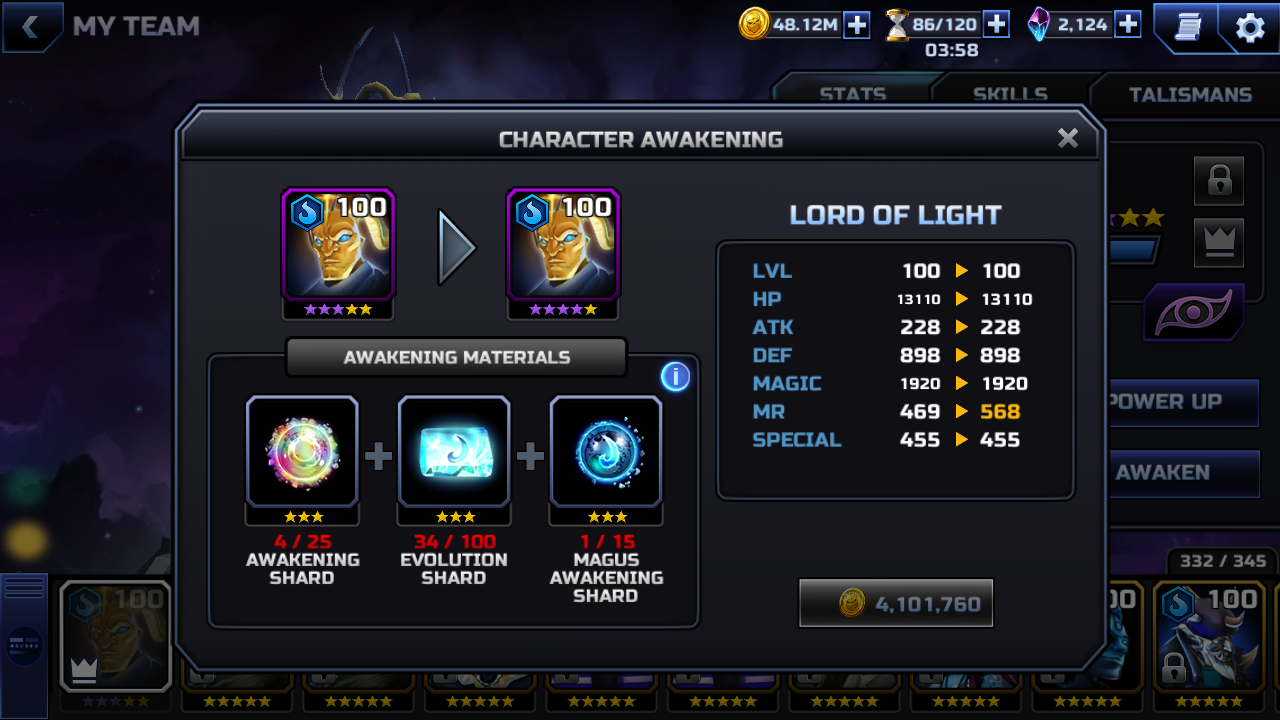This screenshot has width=1280, height=720.
Task: Select the Awakening Shard material
Action: [302, 452]
